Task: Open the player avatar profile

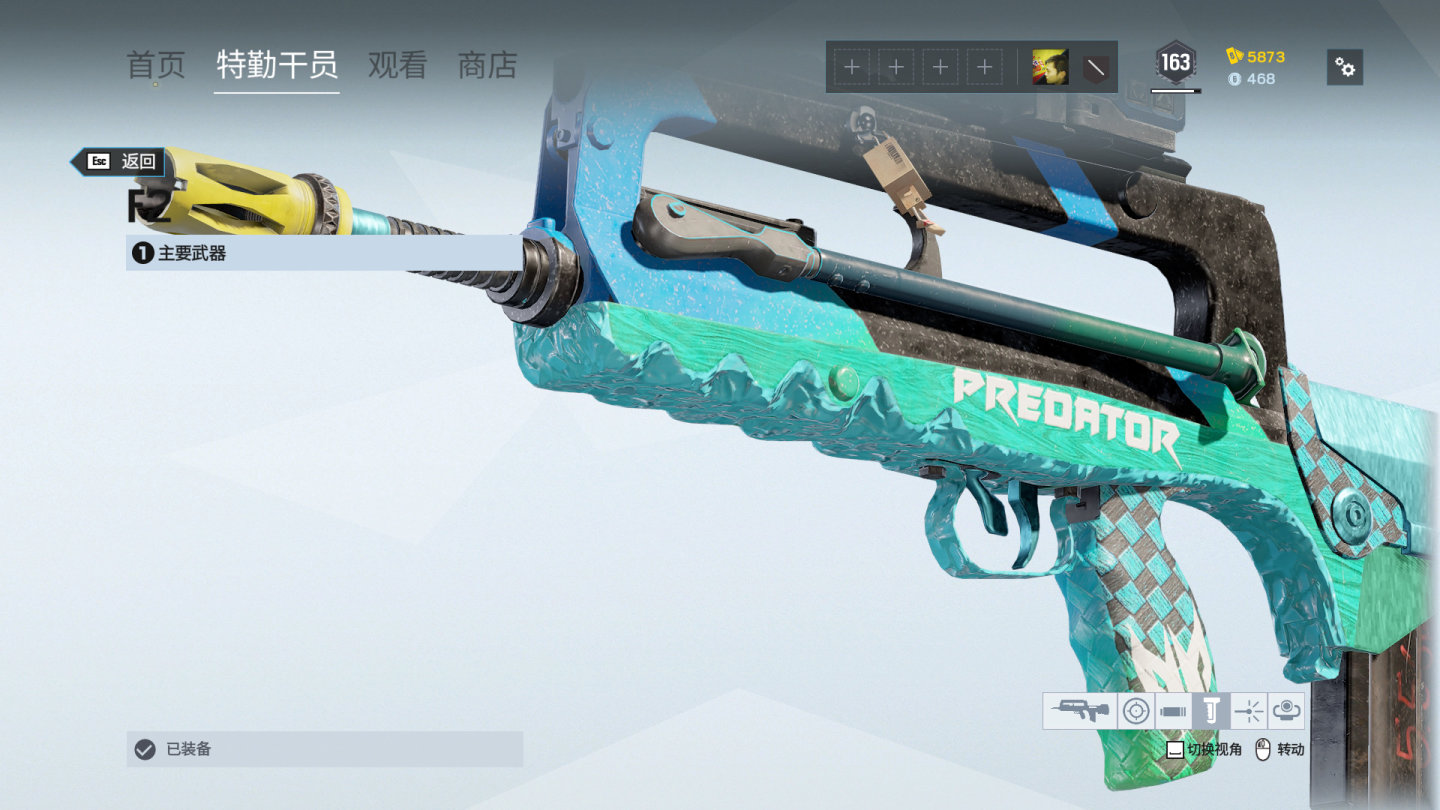Action: point(1050,67)
